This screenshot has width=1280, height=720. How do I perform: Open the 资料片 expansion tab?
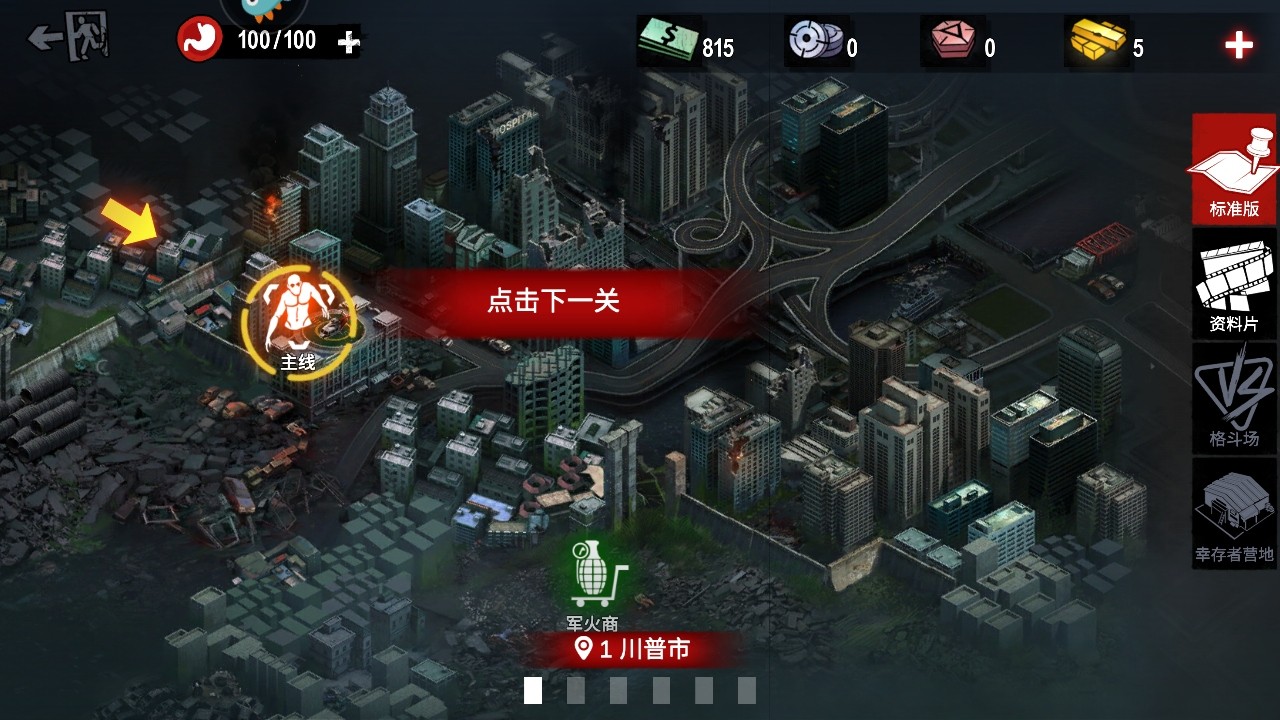pos(1233,285)
